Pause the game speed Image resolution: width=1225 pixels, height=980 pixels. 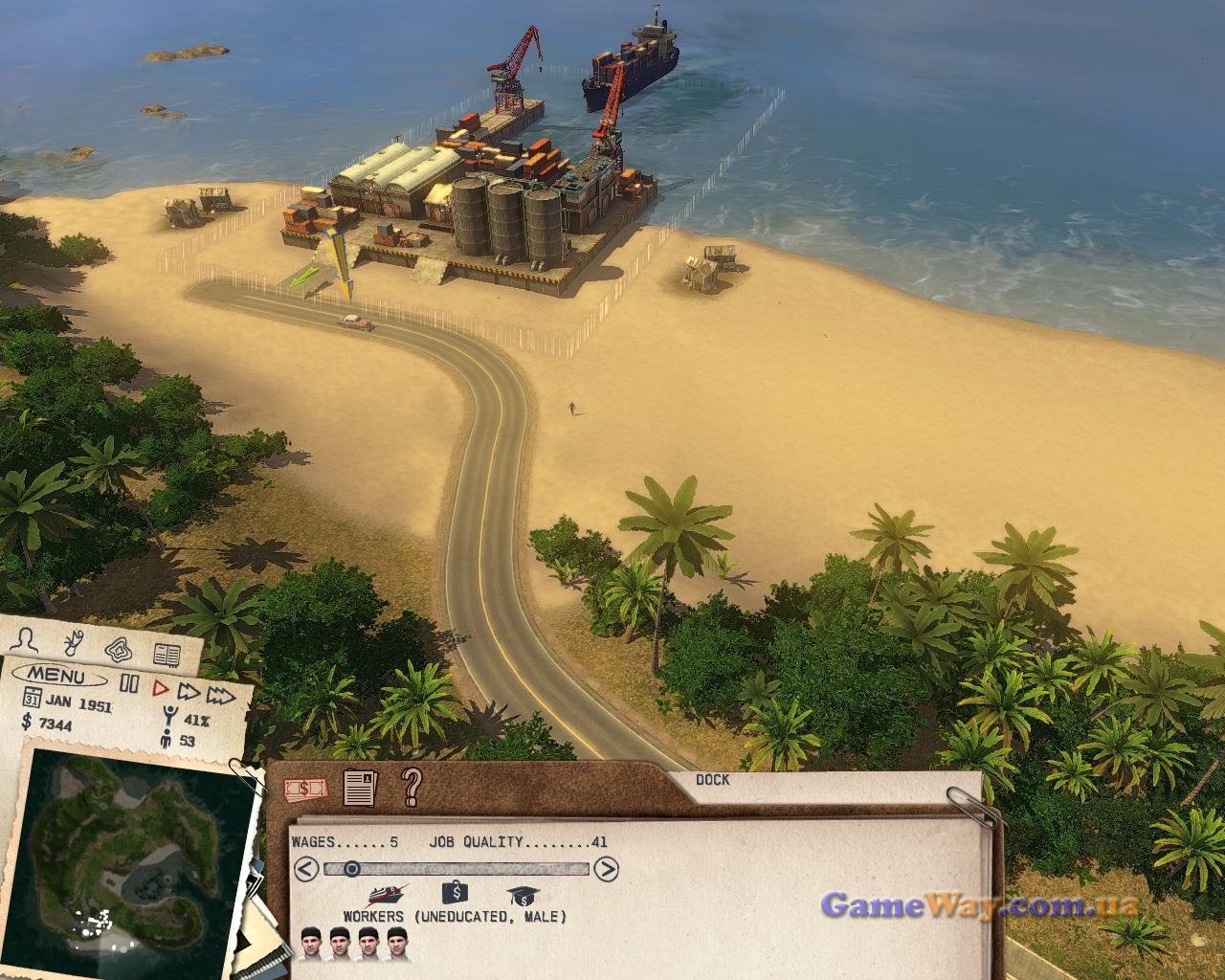[129, 684]
